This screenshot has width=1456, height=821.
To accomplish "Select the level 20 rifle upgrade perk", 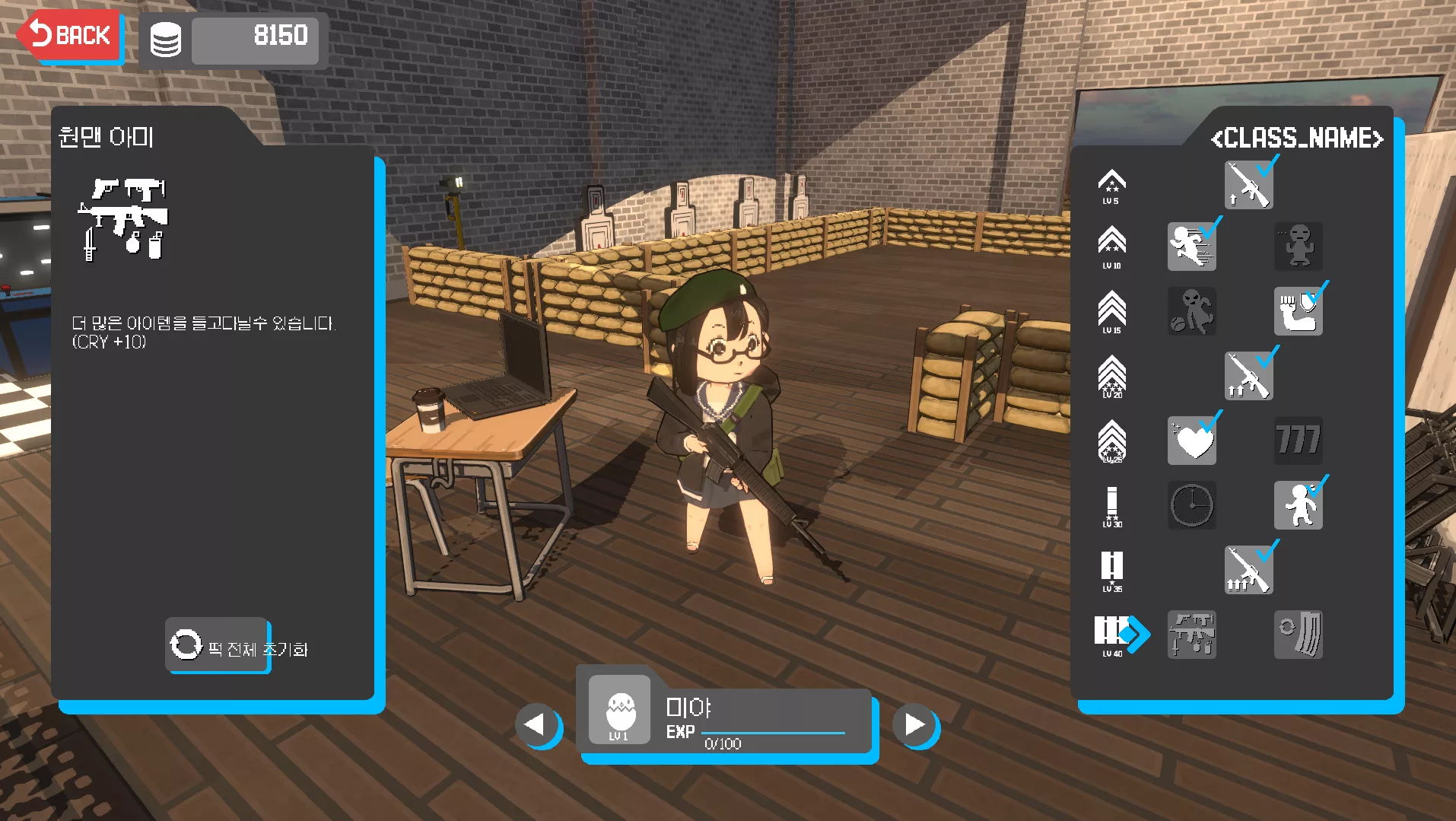I will [x=1248, y=376].
